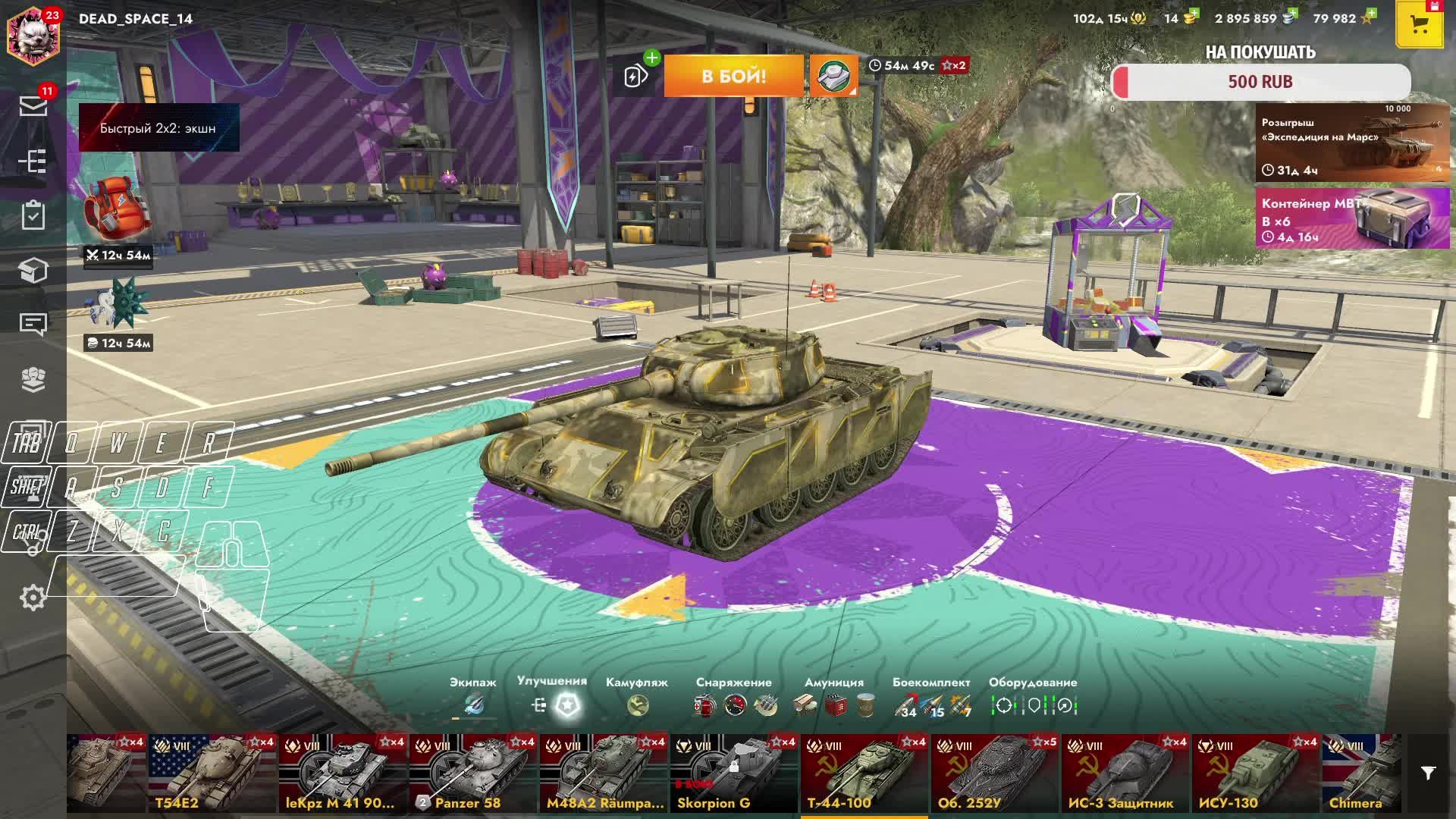Open the battle mode selector tank icon

pyautogui.click(x=833, y=76)
